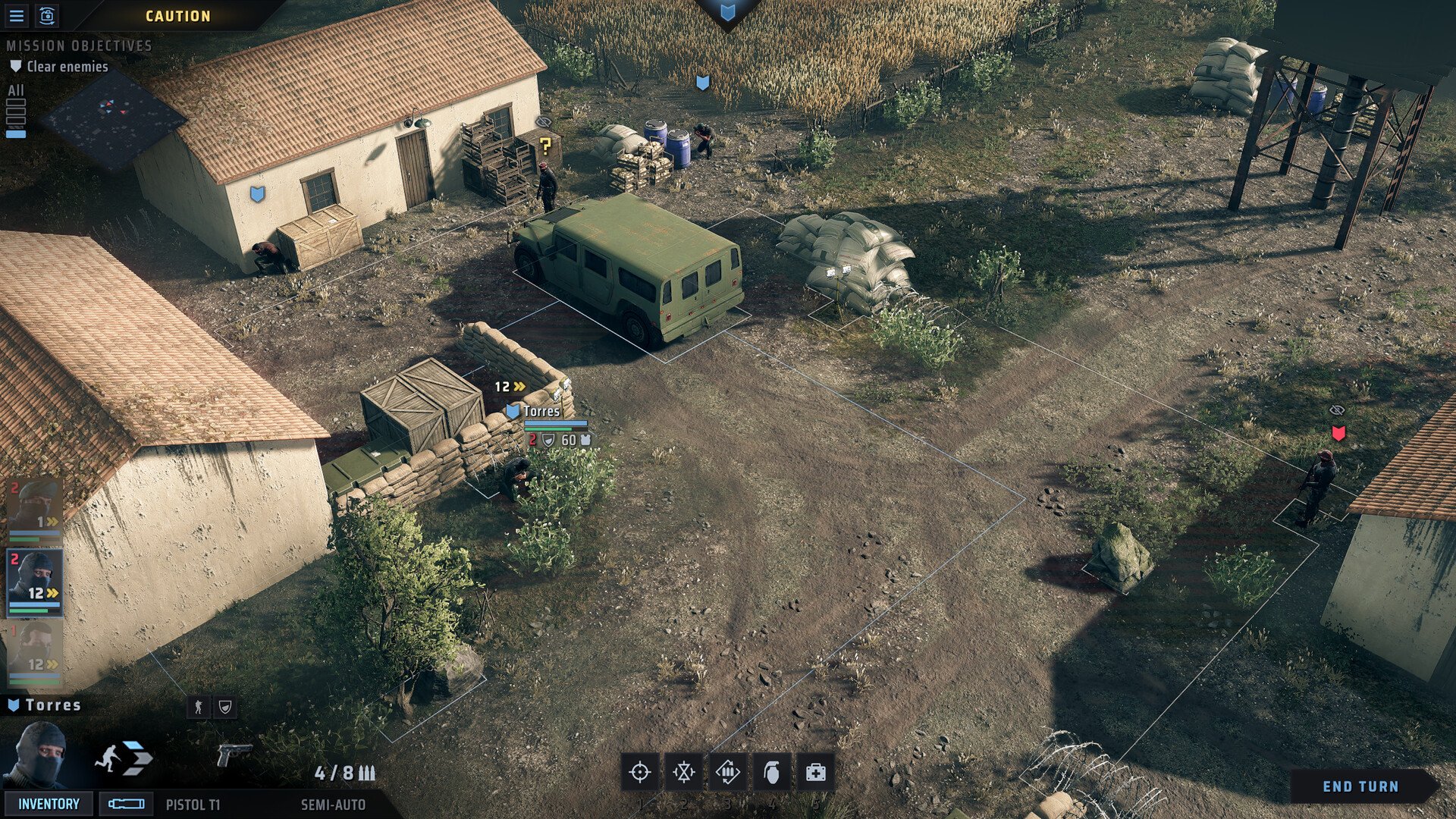This screenshot has width=1456, height=819.
Task: Select the 'All' floor level option
Action: tap(16, 90)
